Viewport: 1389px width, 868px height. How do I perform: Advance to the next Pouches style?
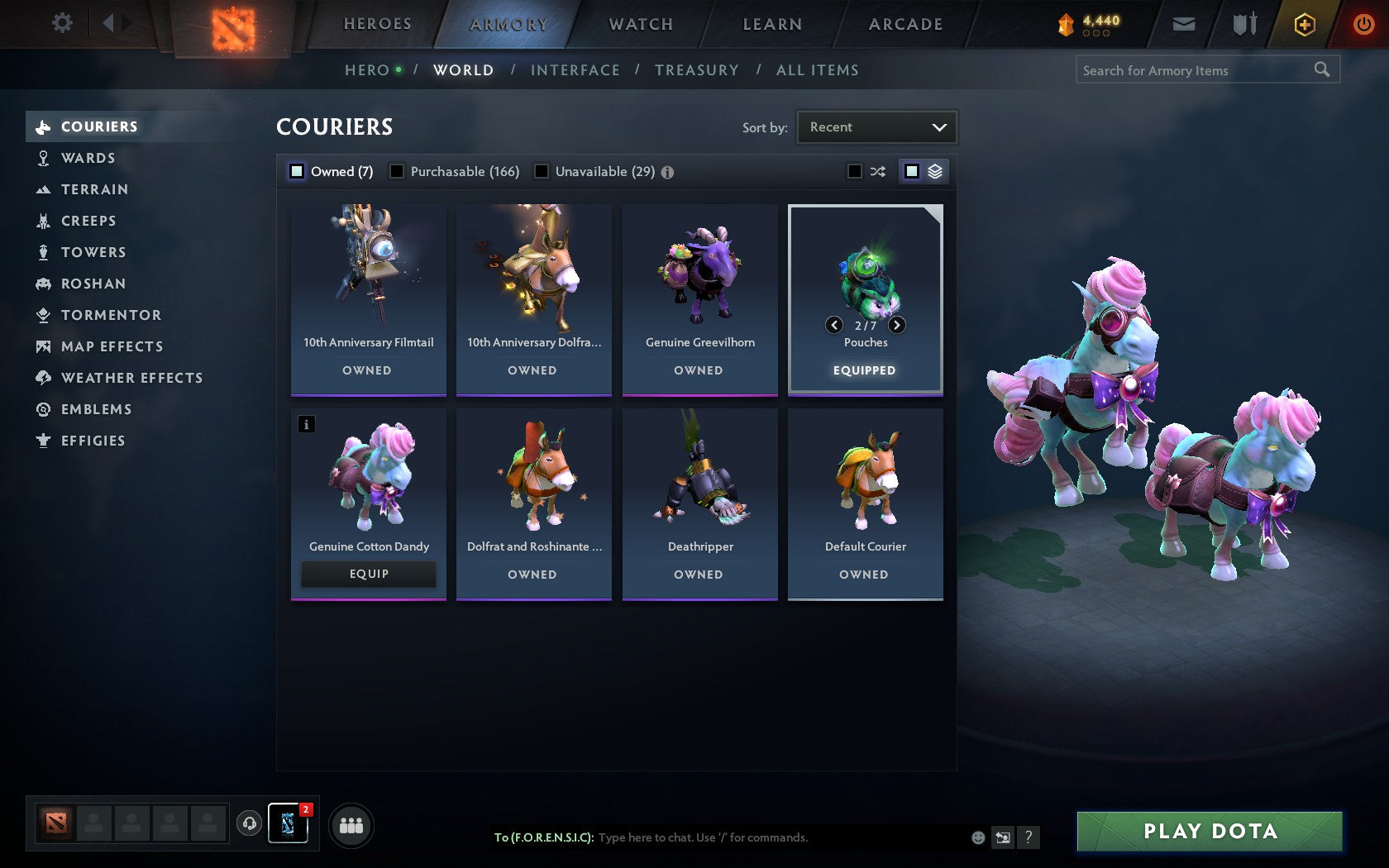(x=895, y=325)
